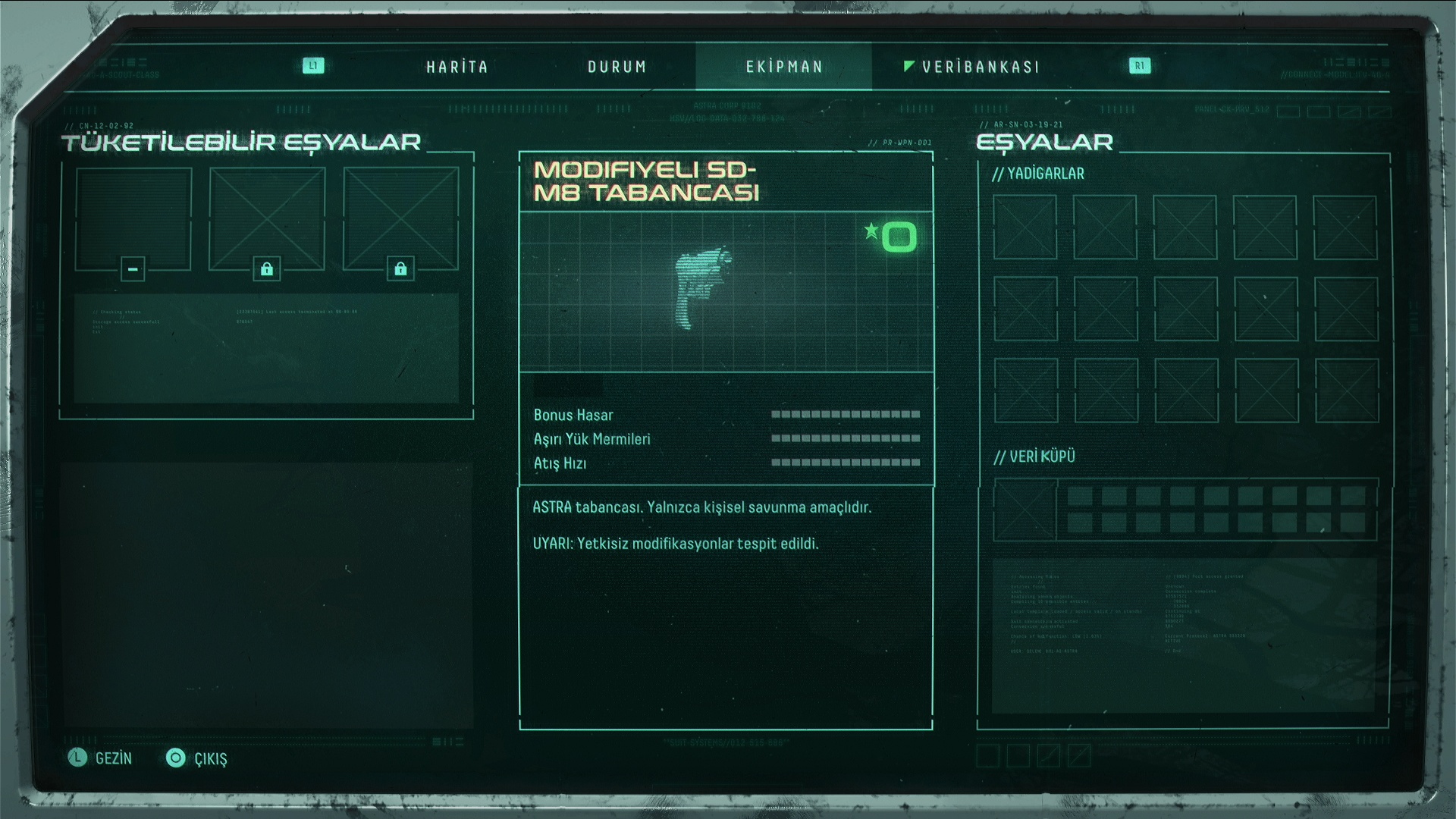Open the DURUM tab

[x=617, y=67]
